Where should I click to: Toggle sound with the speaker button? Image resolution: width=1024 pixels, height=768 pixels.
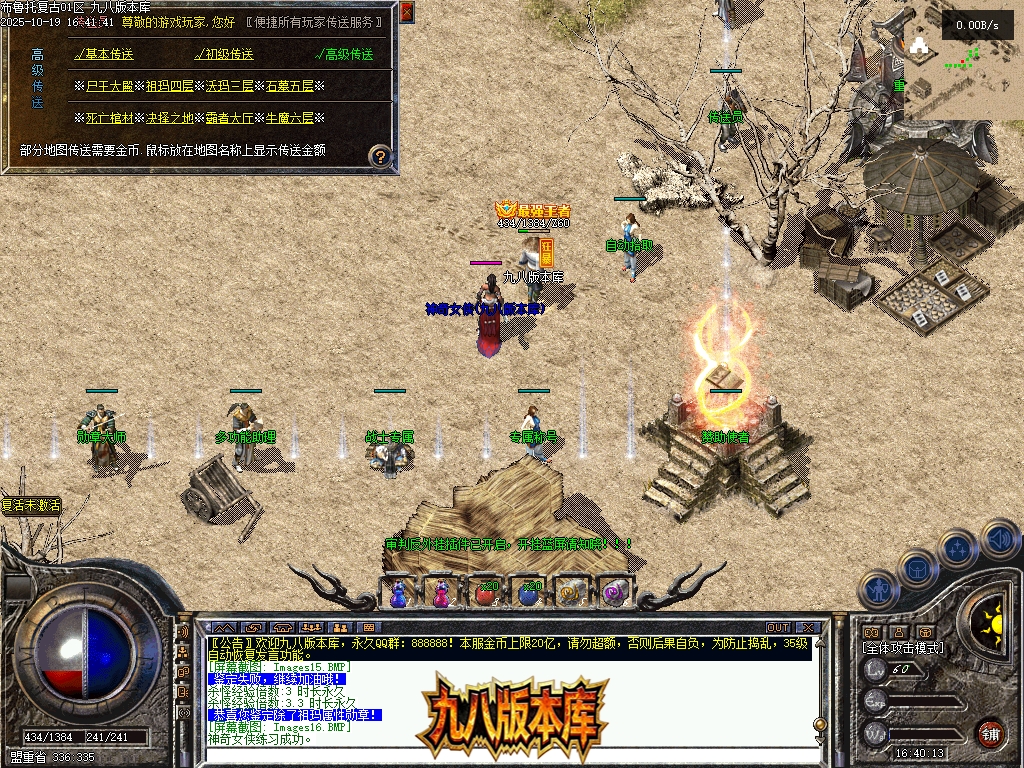(998, 539)
